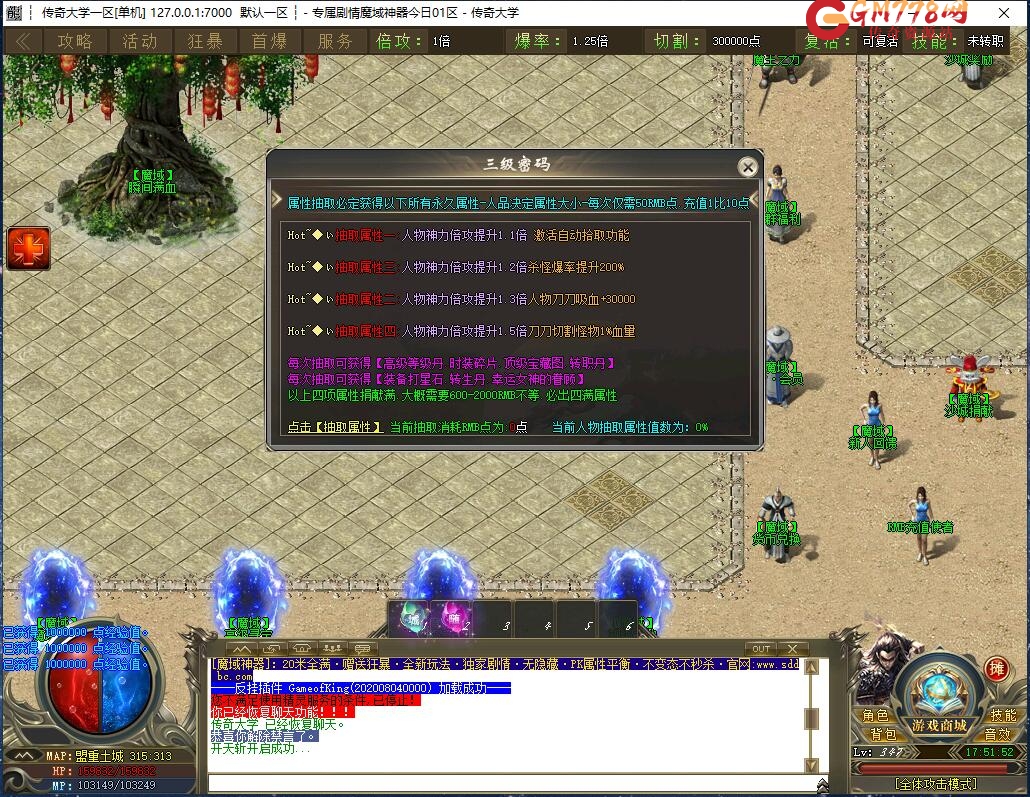Open the 背包 backpack

click(x=882, y=734)
